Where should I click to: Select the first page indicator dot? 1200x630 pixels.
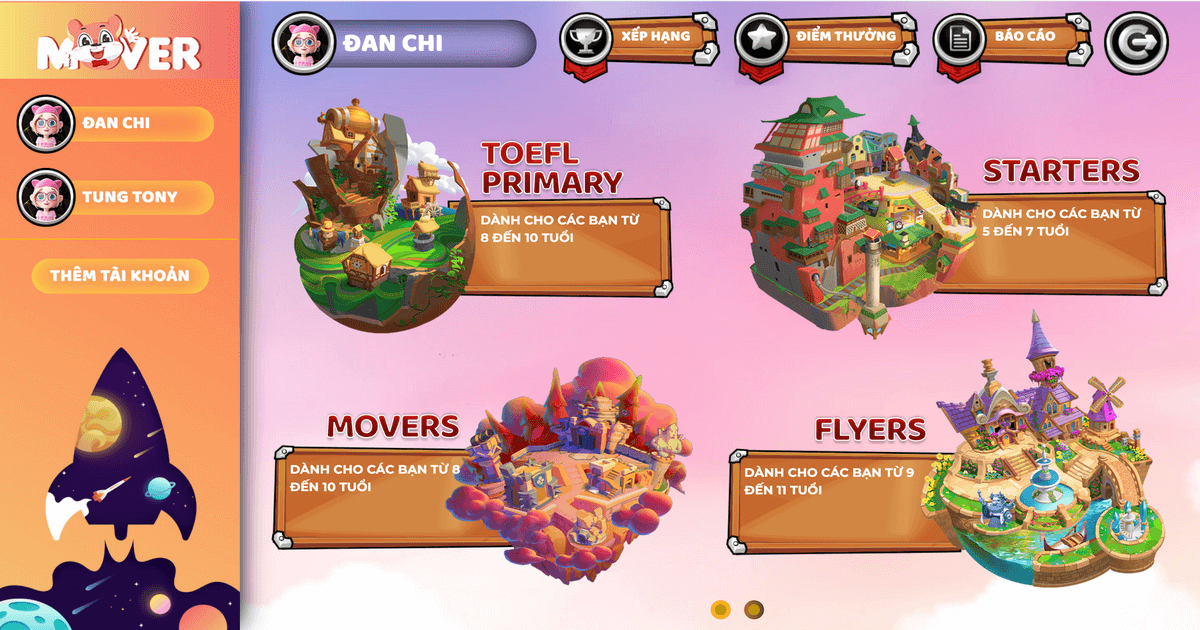[721, 609]
